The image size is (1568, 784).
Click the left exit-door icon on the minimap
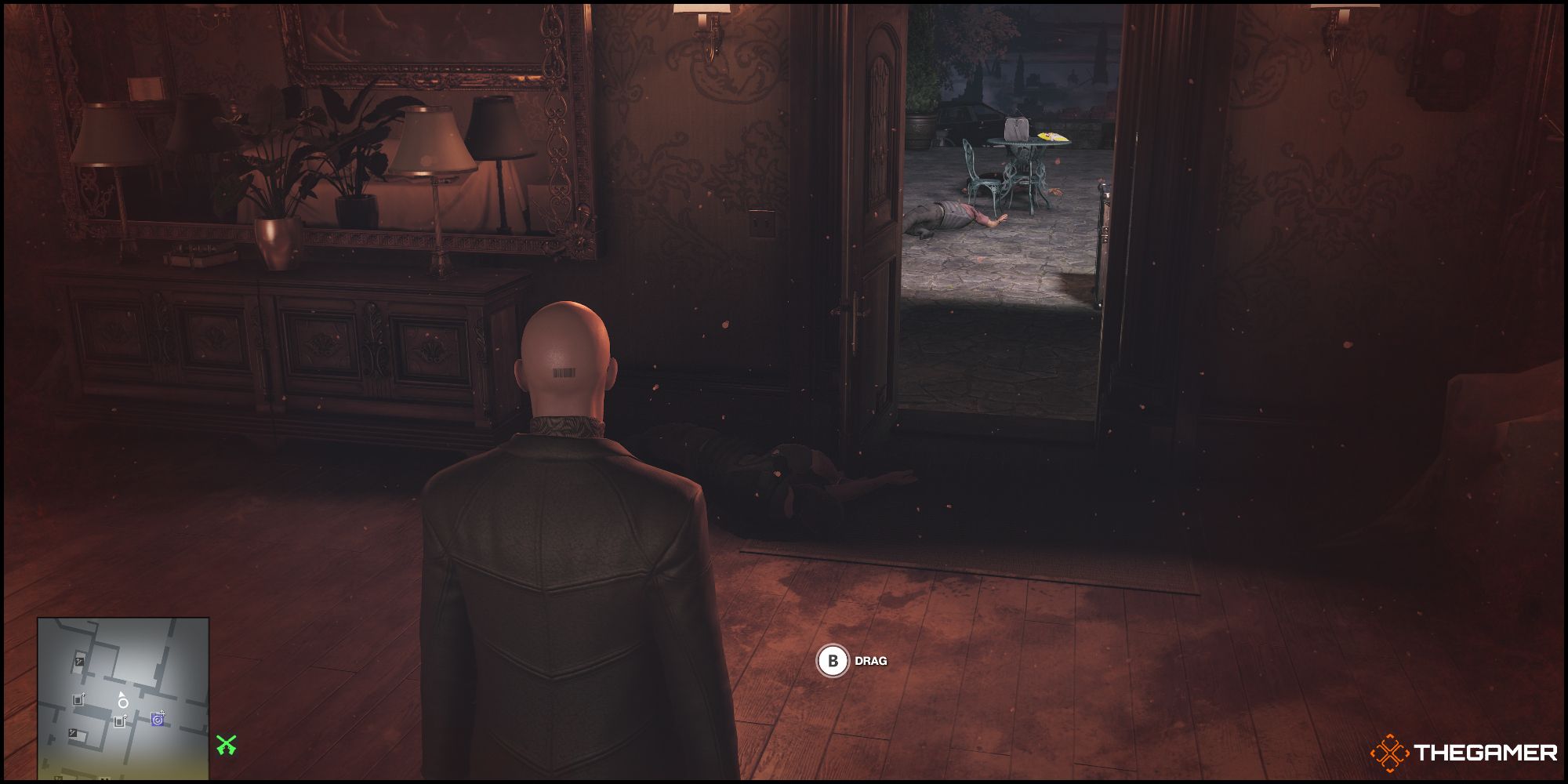(78, 699)
